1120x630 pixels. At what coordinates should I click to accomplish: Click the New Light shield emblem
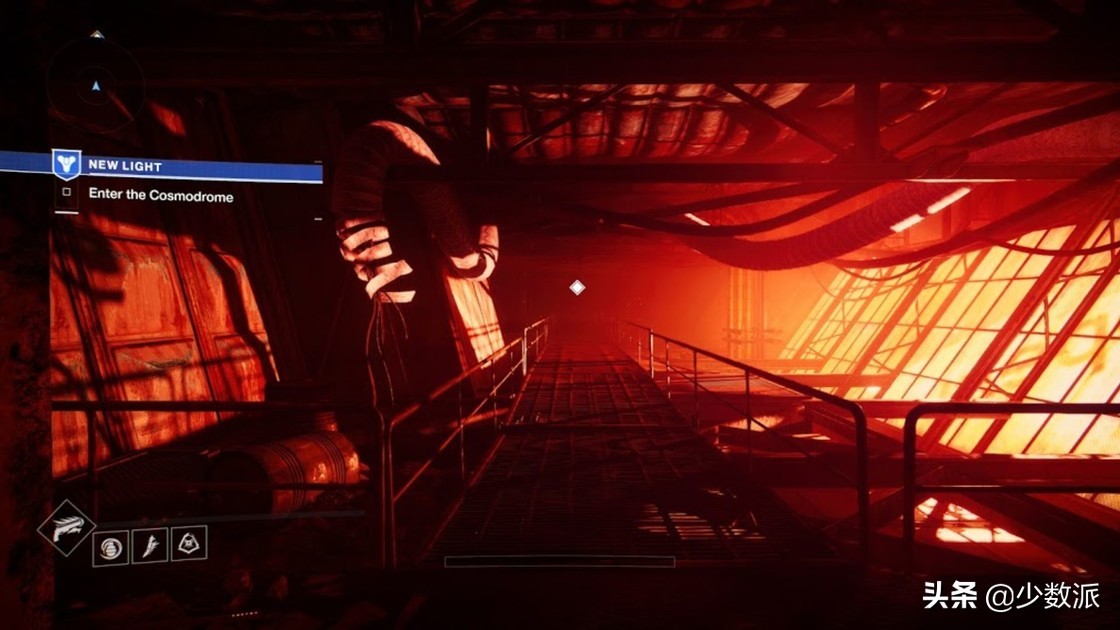pos(66,165)
